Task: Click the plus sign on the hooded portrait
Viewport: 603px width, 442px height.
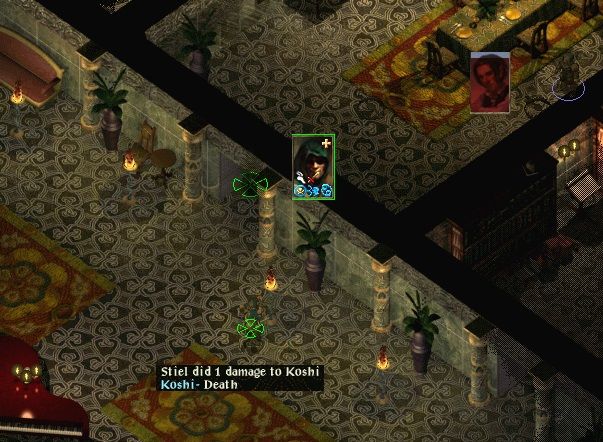Action: coord(326,145)
